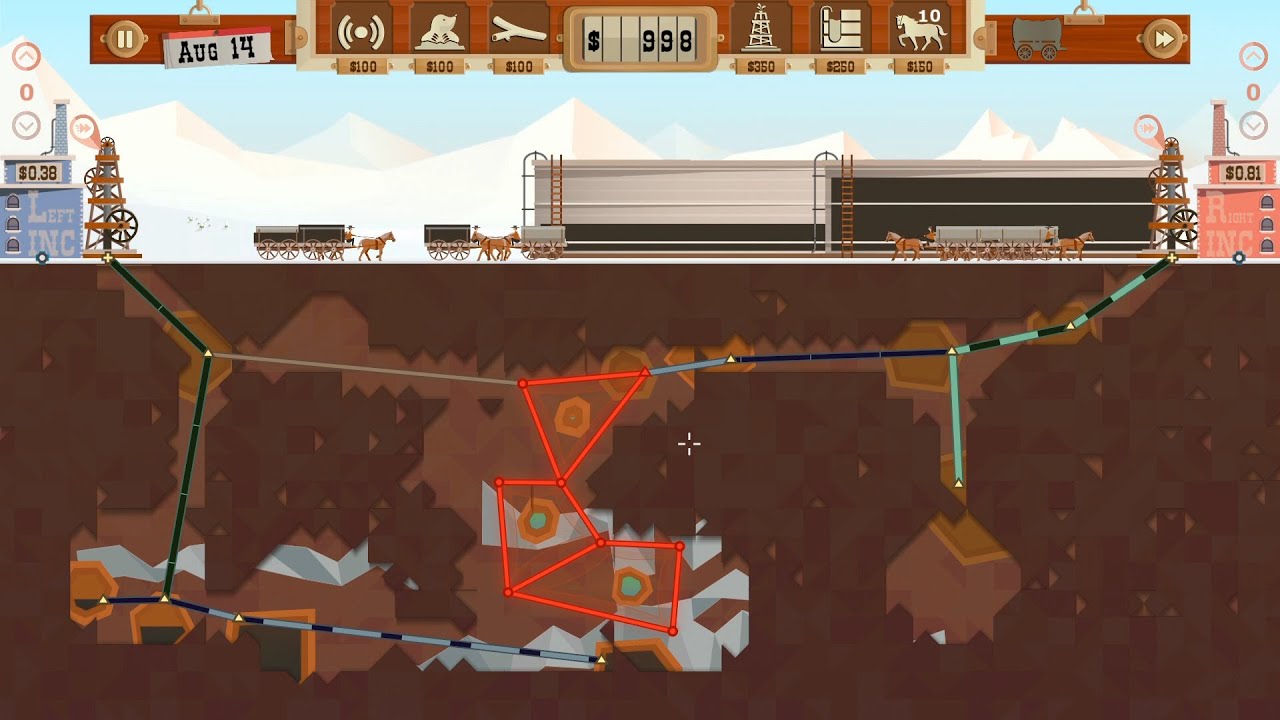Click the covered wagon icon on the top bar
Viewport: 1280px width, 720px height.
tap(1037, 39)
